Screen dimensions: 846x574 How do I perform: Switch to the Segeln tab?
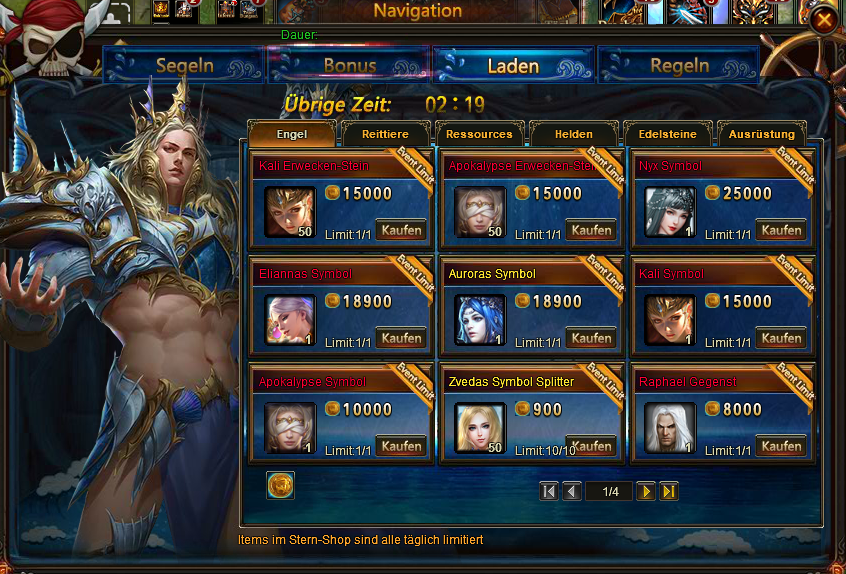(x=185, y=66)
